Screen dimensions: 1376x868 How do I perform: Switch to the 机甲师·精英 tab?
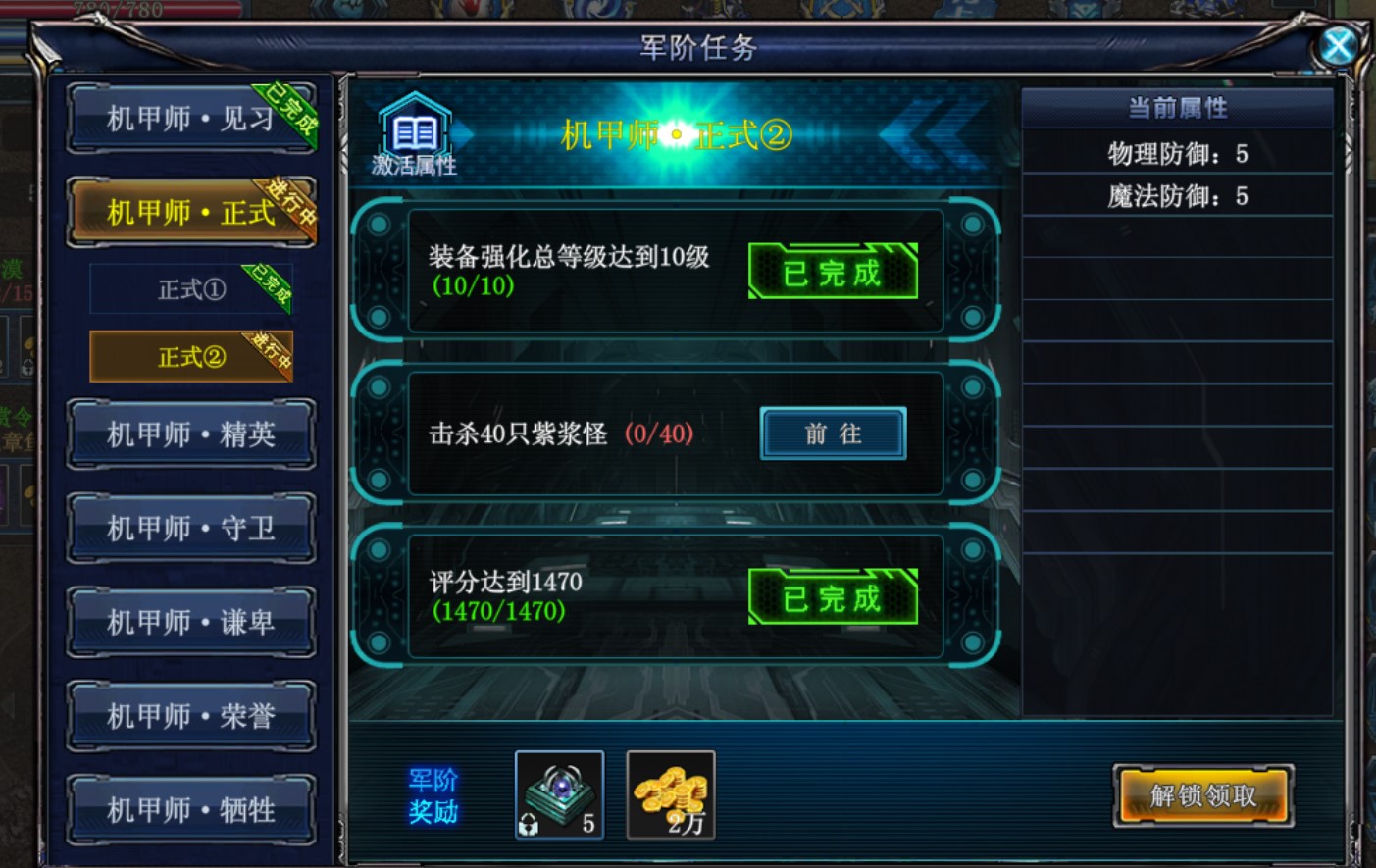coord(191,434)
